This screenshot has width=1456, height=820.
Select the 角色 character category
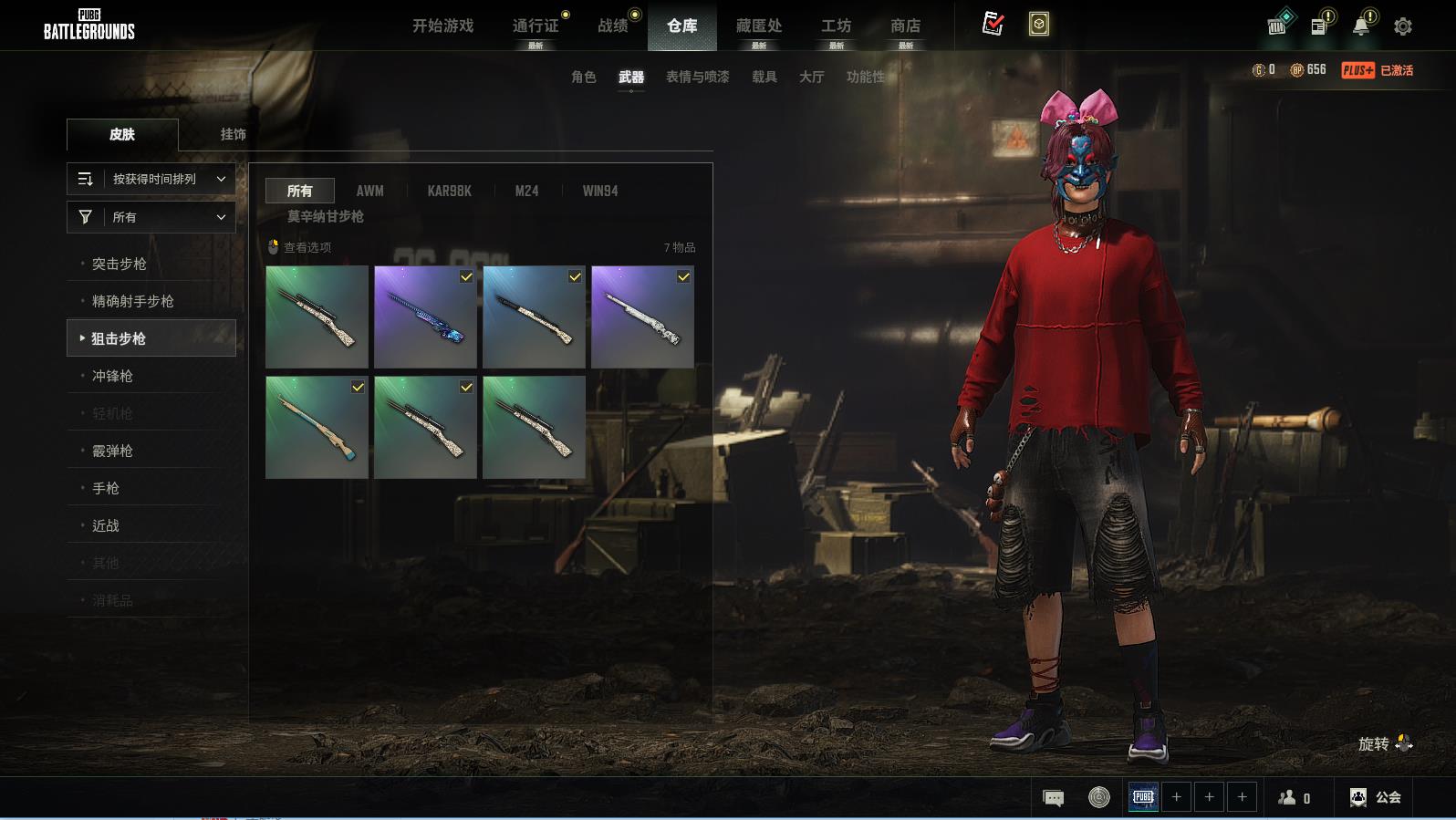tap(583, 77)
